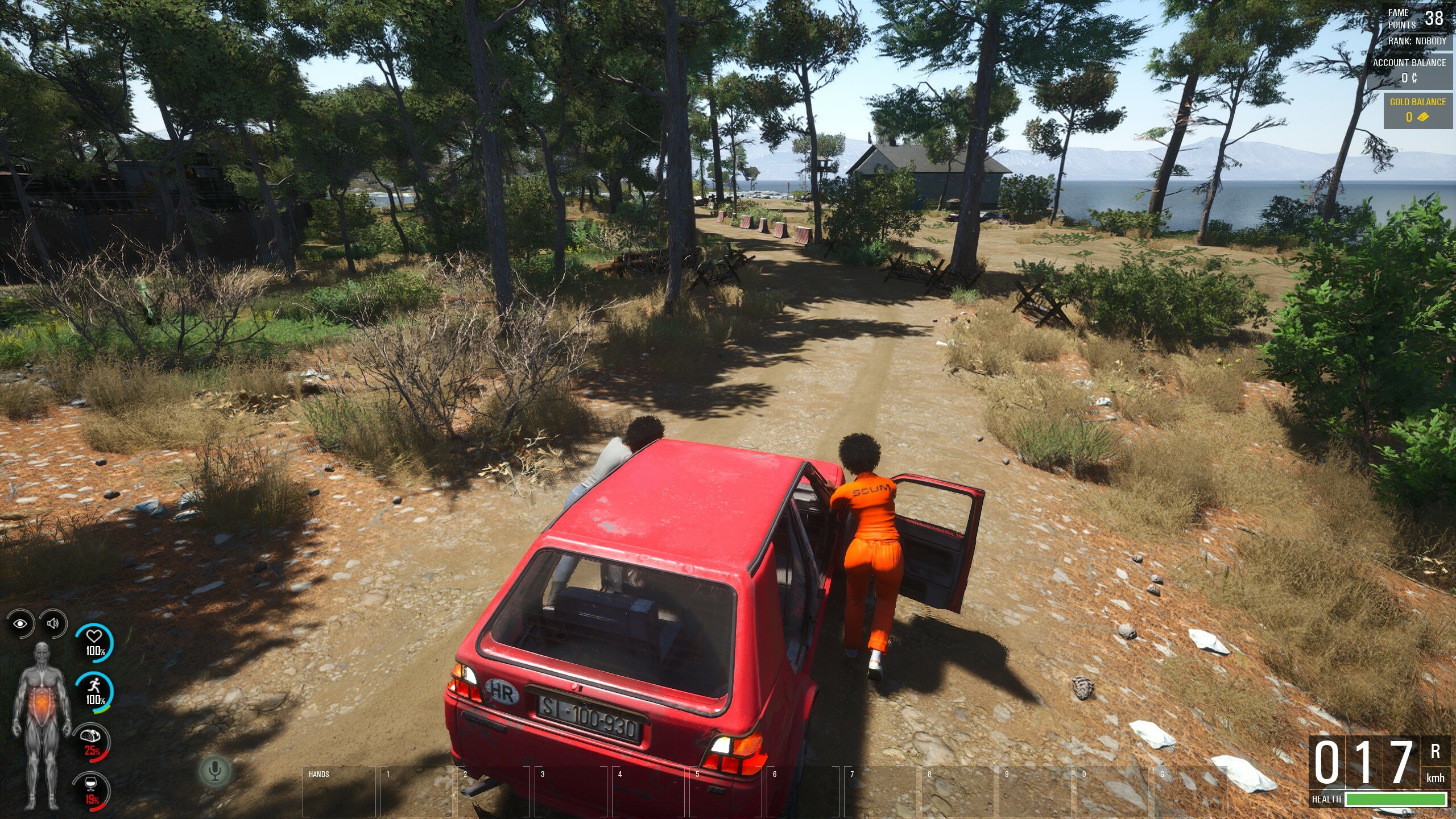Screen dimensions: 1456x819
Task: Select the running man stamina gauge
Action: point(94,690)
